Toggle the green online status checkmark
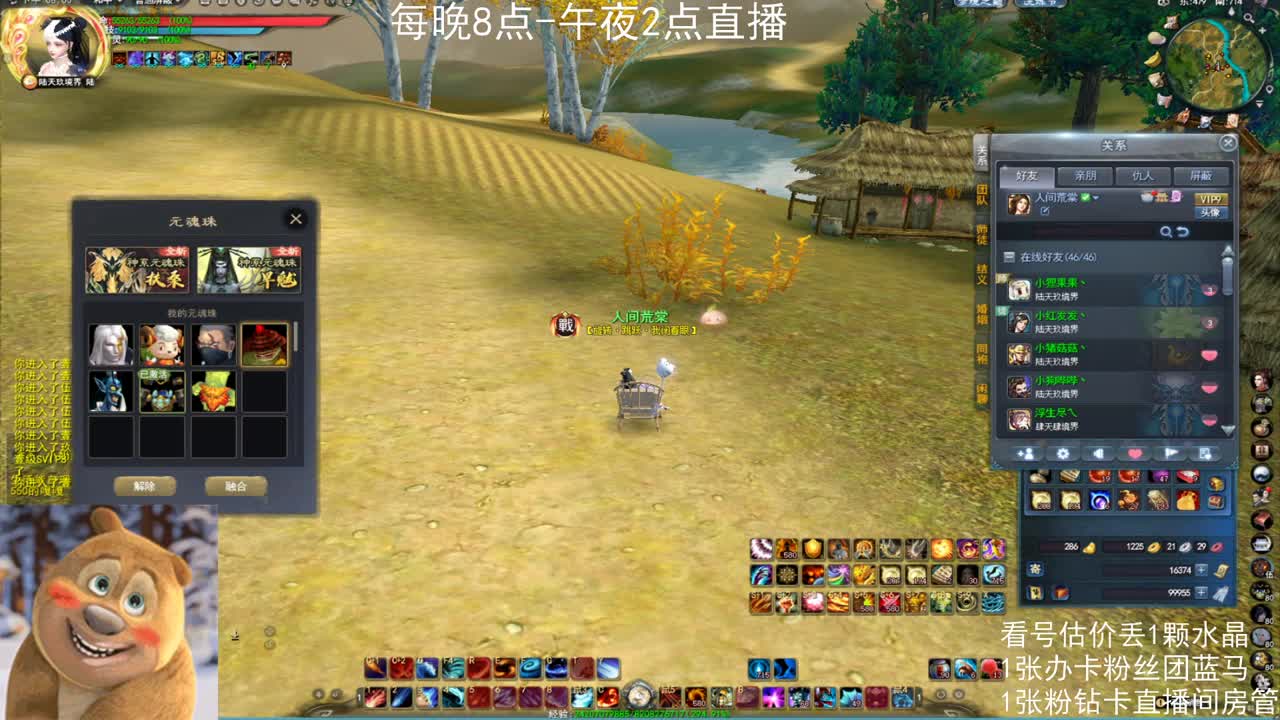Image resolution: width=1280 pixels, height=720 pixels. (x=1085, y=198)
